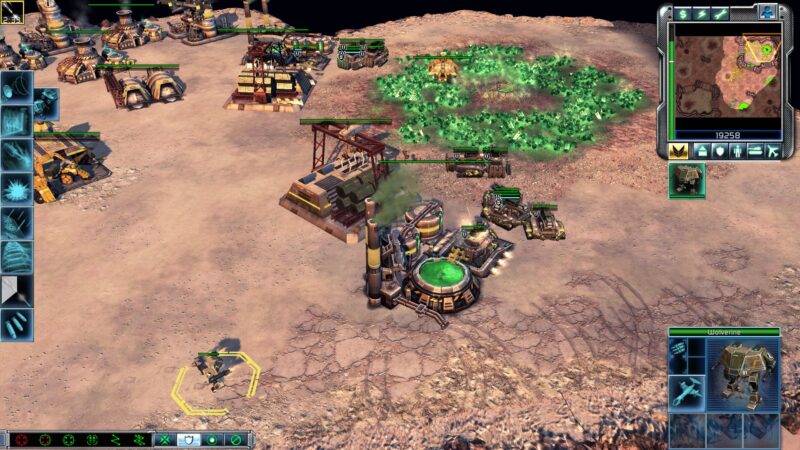Activate the three shells support power icon
Viewport: 800px width, 450px height.
16,324
